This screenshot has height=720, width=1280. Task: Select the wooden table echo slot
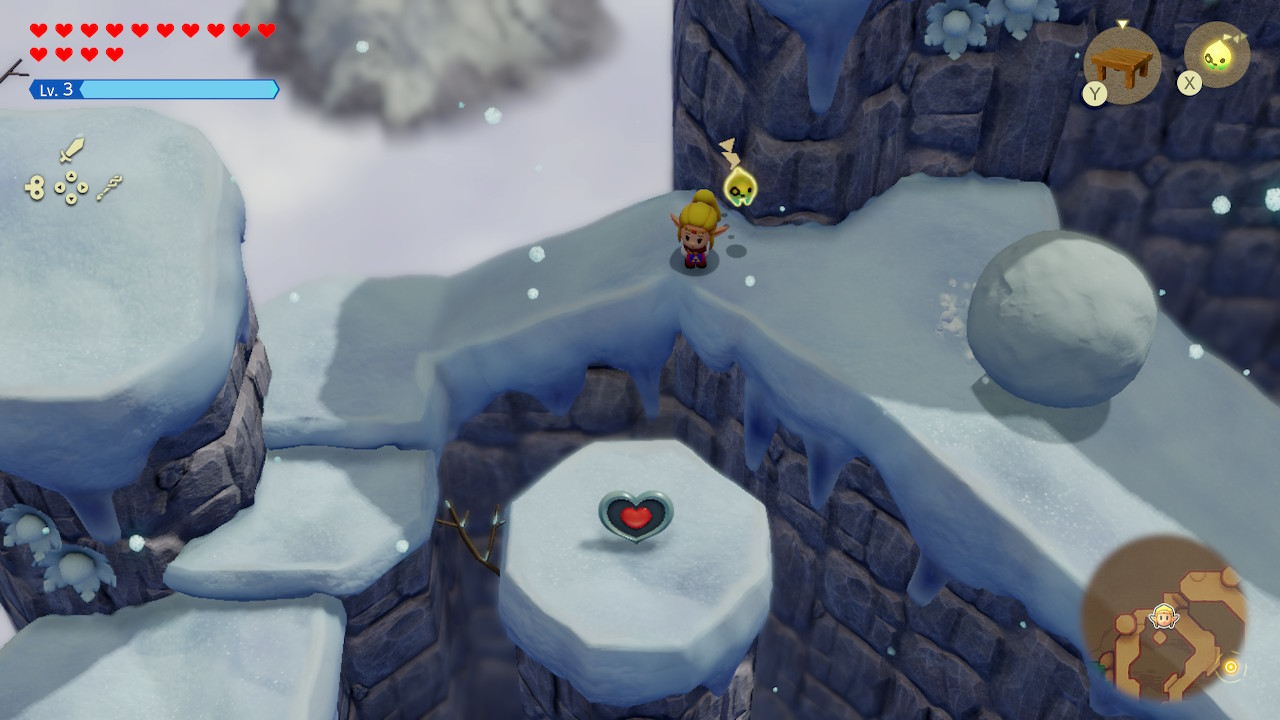tap(1122, 65)
